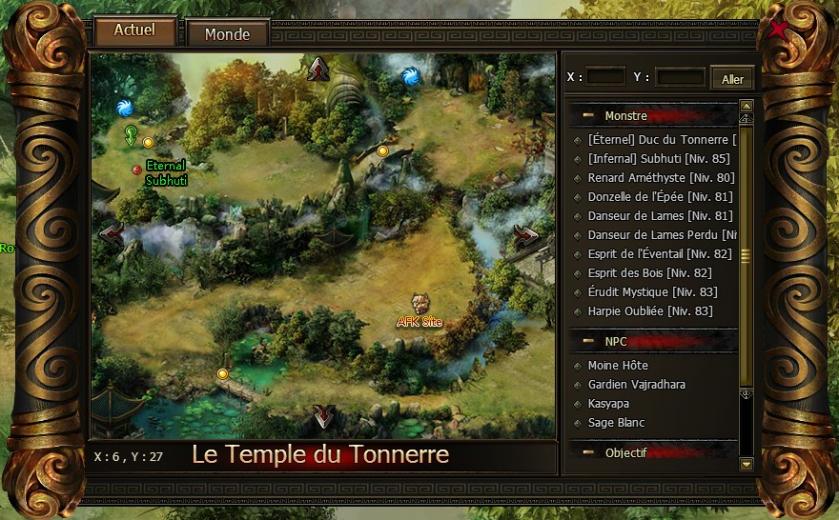Collapse the NPC list section
This screenshot has height=520, width=839.
point(588,340)
